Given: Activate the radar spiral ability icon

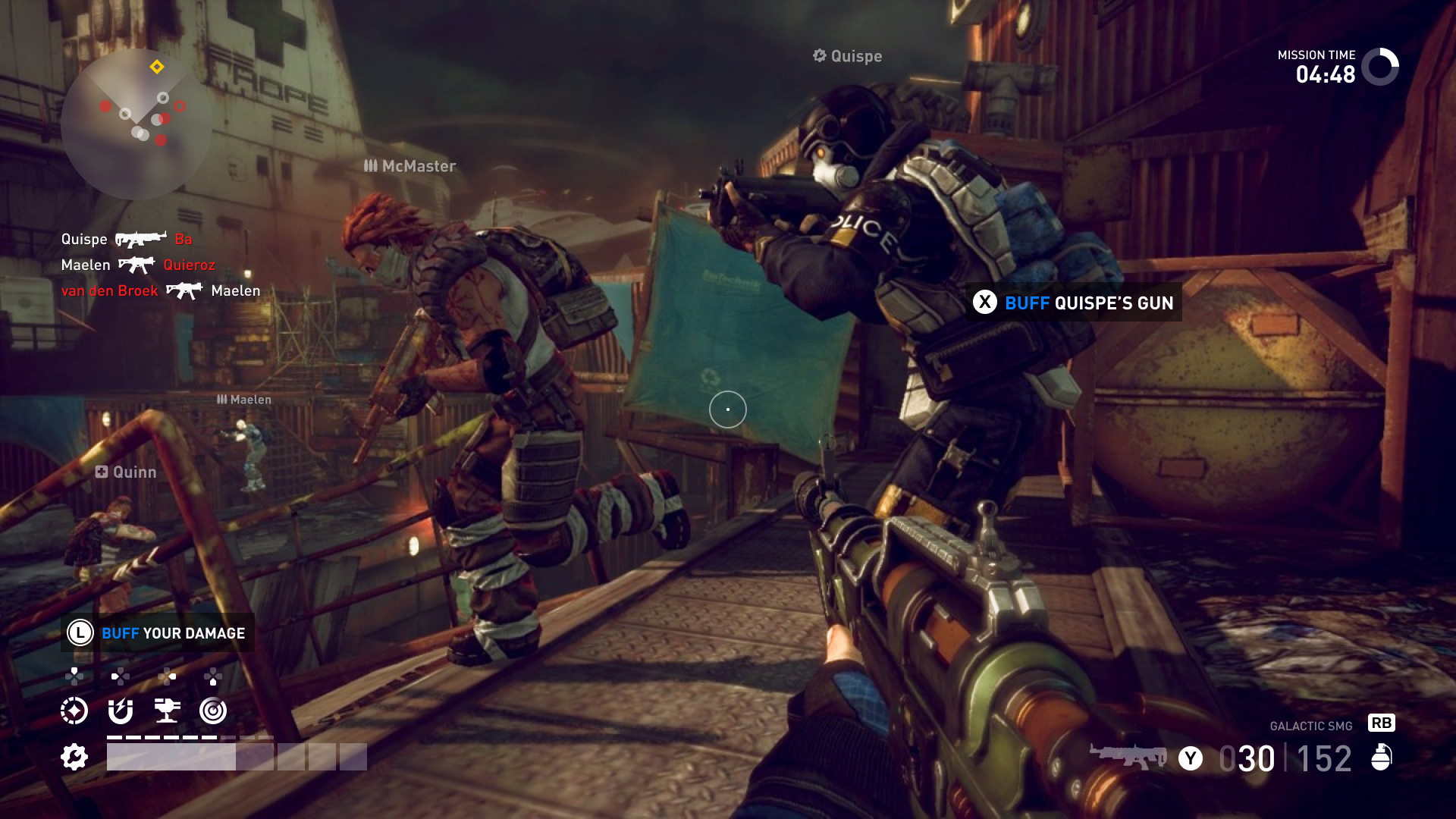Looking at the screenshot, I should click(x=213, y=711).
